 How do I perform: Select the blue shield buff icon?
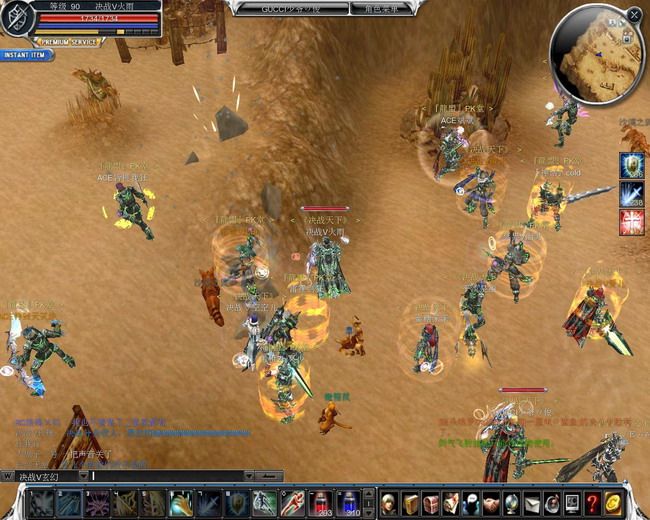tap(632, 165)
